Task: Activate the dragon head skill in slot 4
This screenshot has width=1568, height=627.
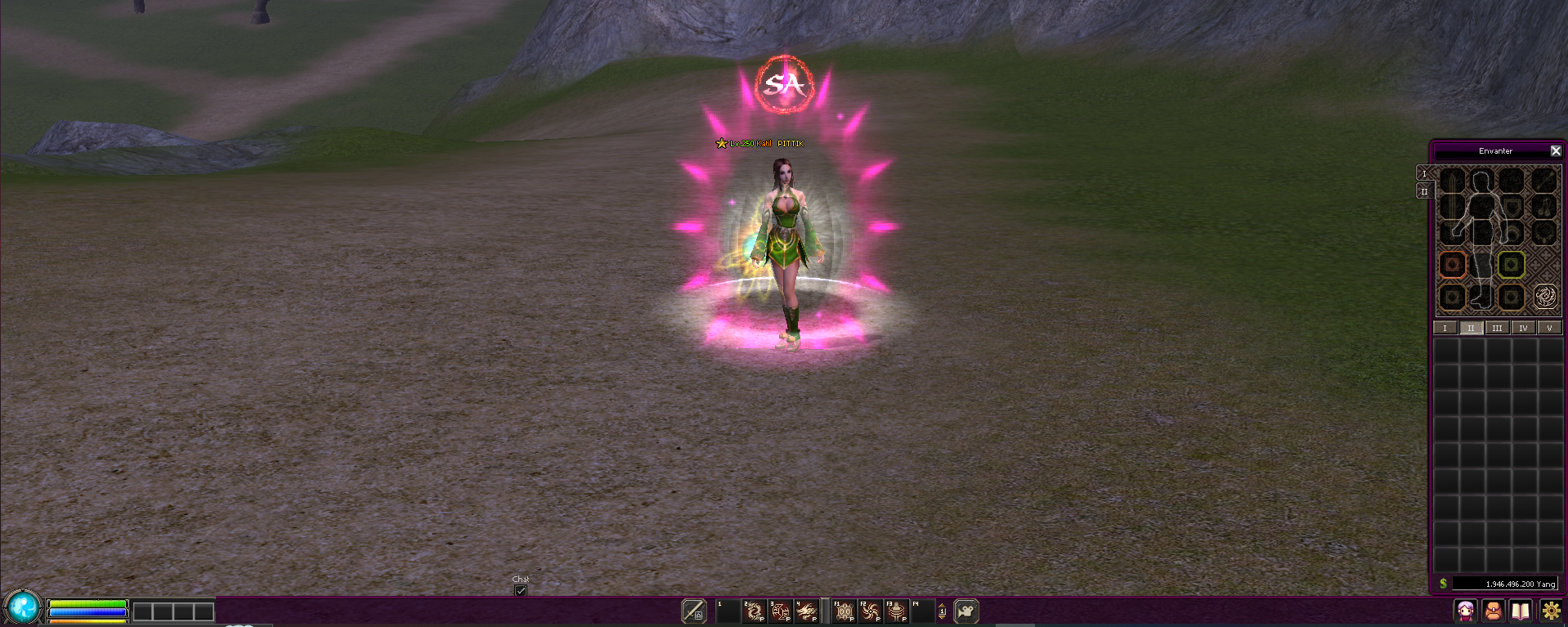Action: pyautogui.click(x=806, y=611)
